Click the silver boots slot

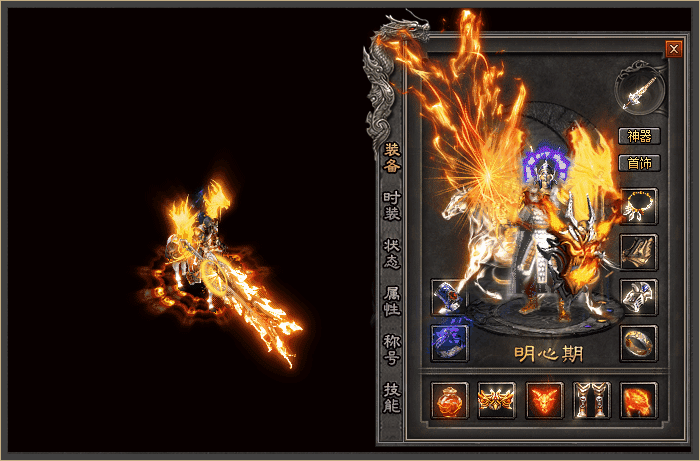[590, 400]
